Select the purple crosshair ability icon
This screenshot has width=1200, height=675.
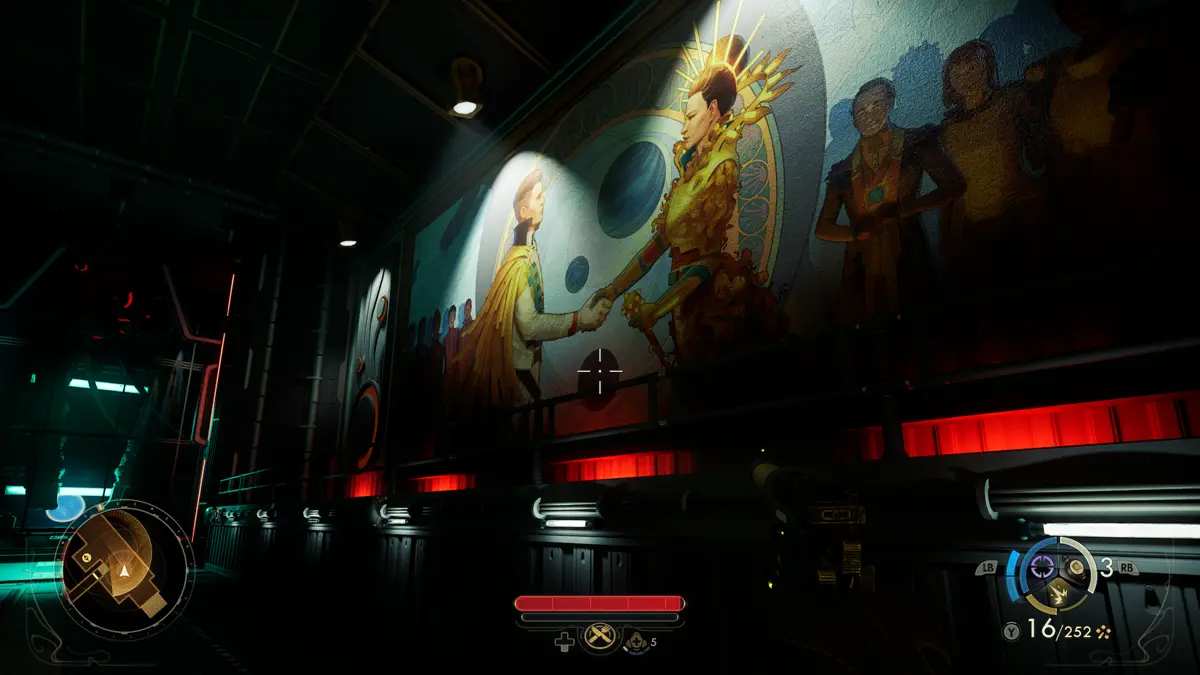(1043, 566)
